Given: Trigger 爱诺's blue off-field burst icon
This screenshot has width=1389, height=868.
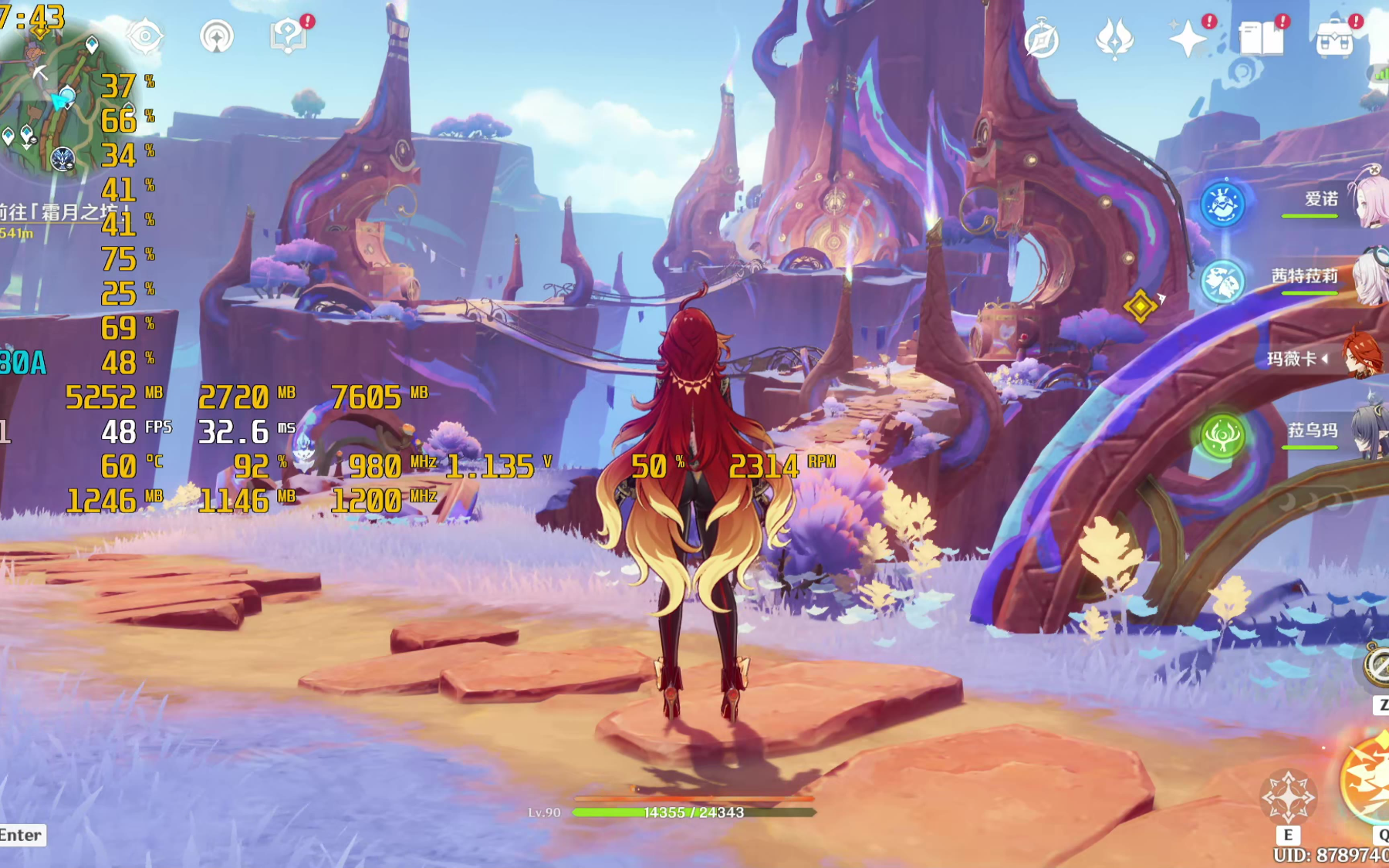Looking at the screenshot, I should (1222, 204).
